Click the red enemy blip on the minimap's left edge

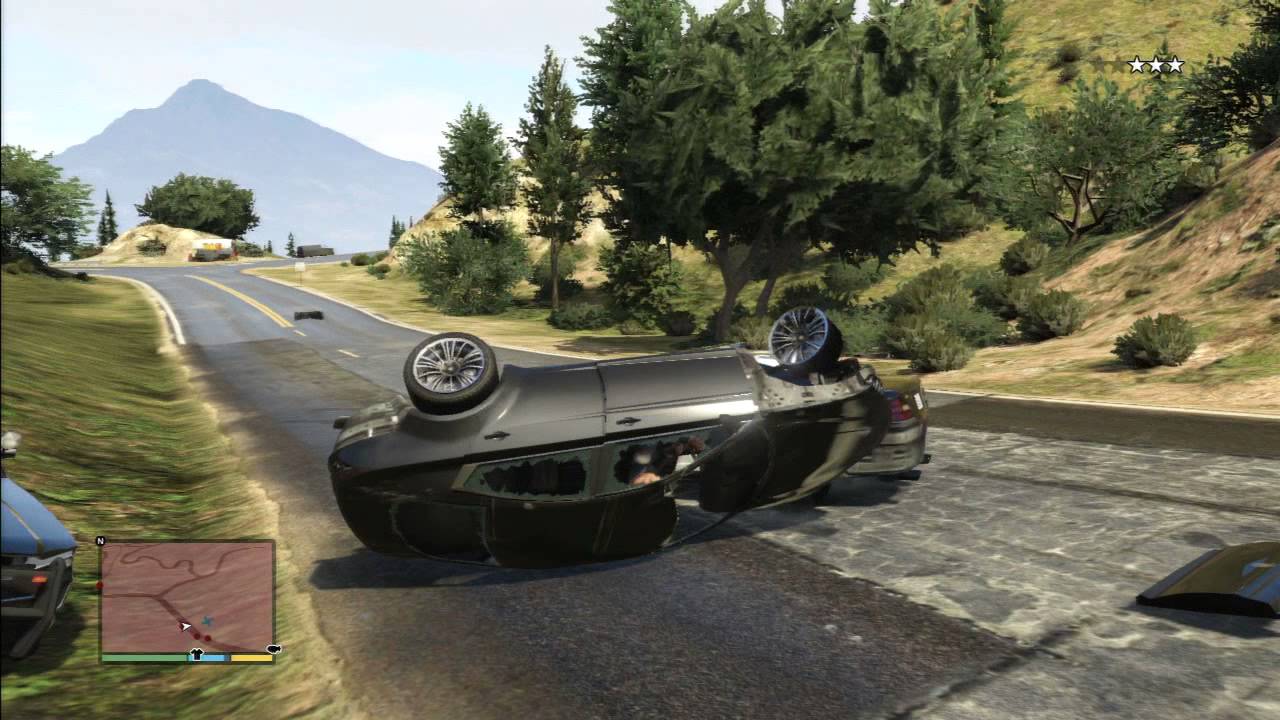[99, 584]
